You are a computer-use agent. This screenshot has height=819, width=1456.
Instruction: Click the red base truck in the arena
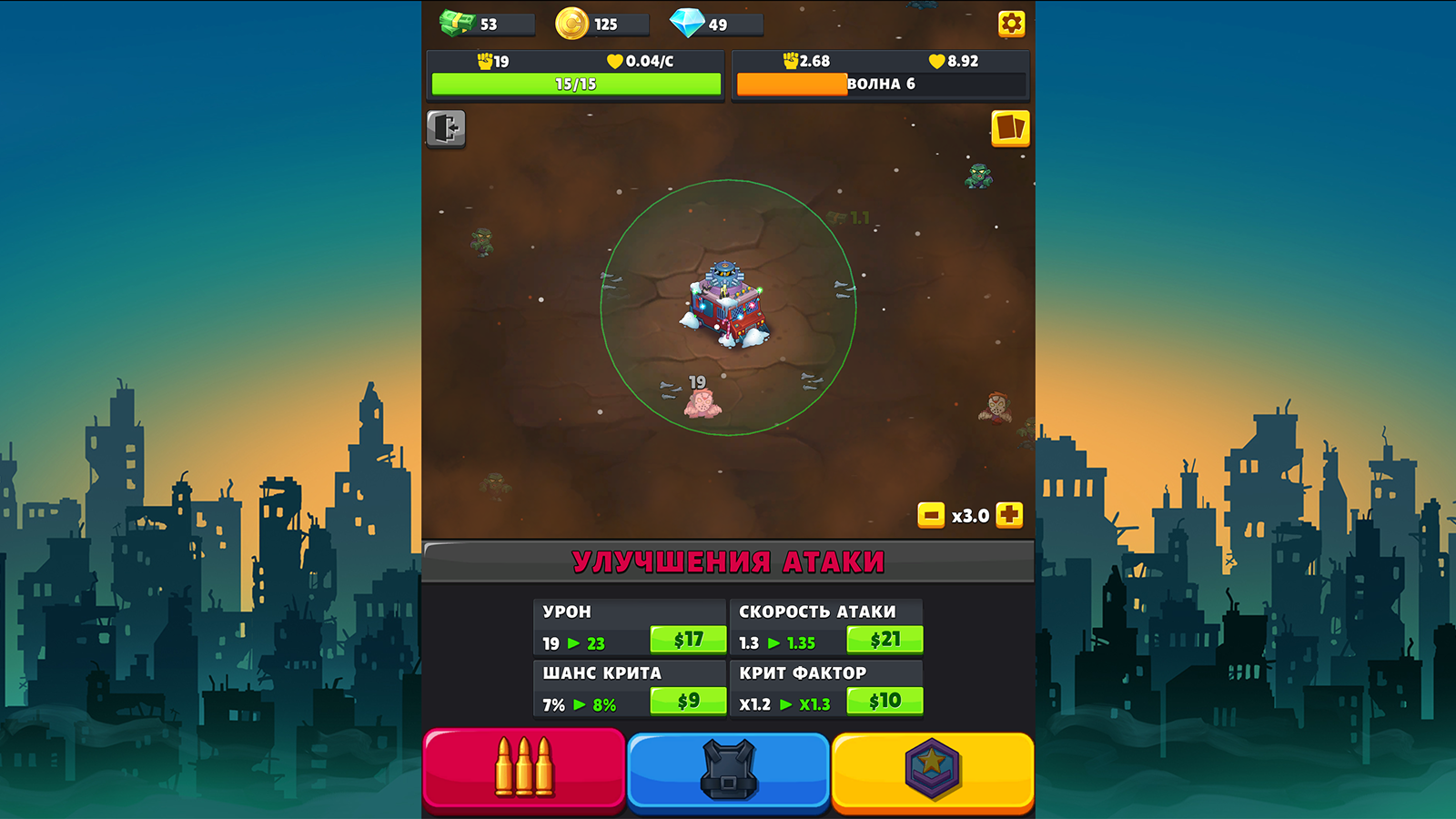tap(726, 305)
